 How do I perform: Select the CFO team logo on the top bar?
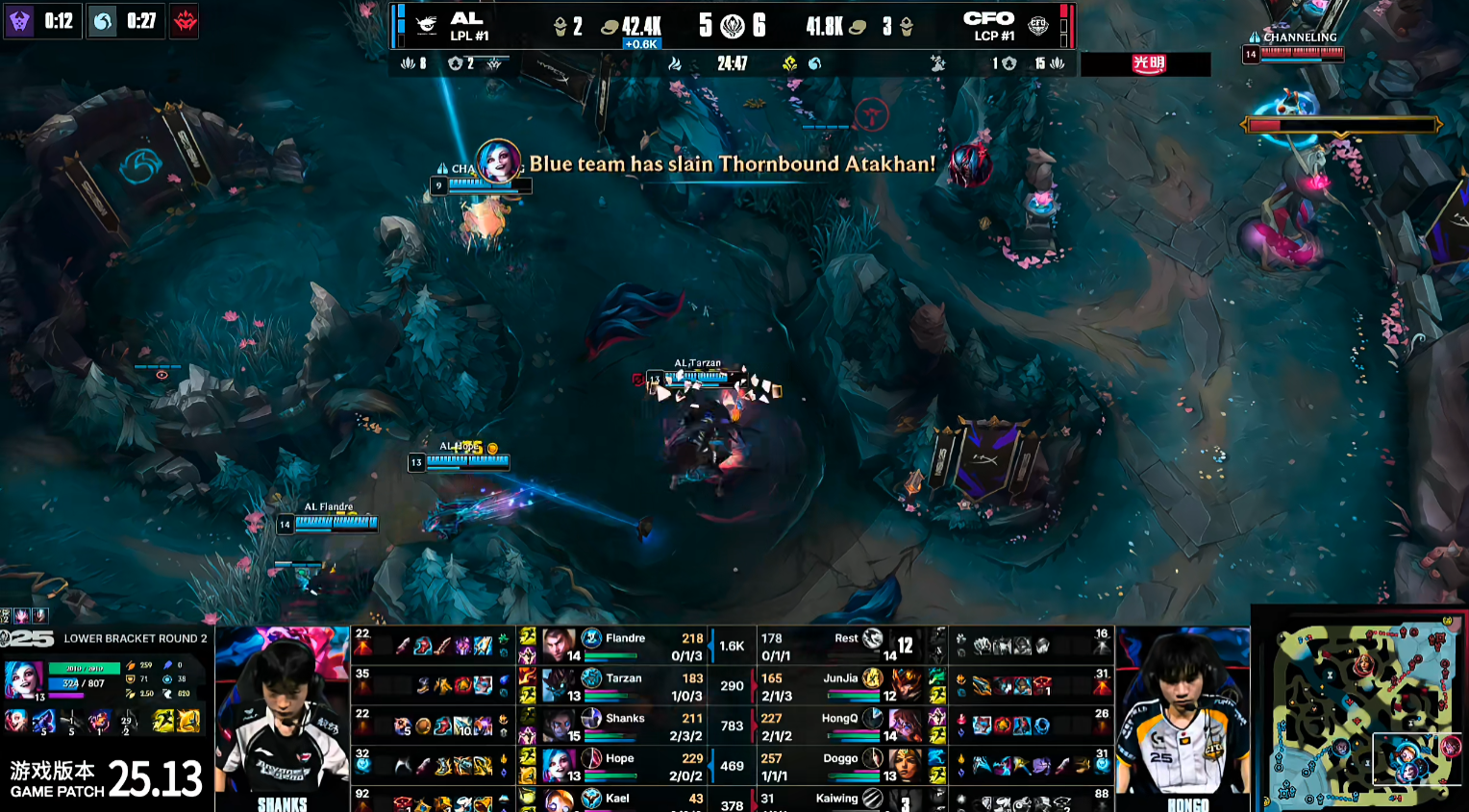1038,25
